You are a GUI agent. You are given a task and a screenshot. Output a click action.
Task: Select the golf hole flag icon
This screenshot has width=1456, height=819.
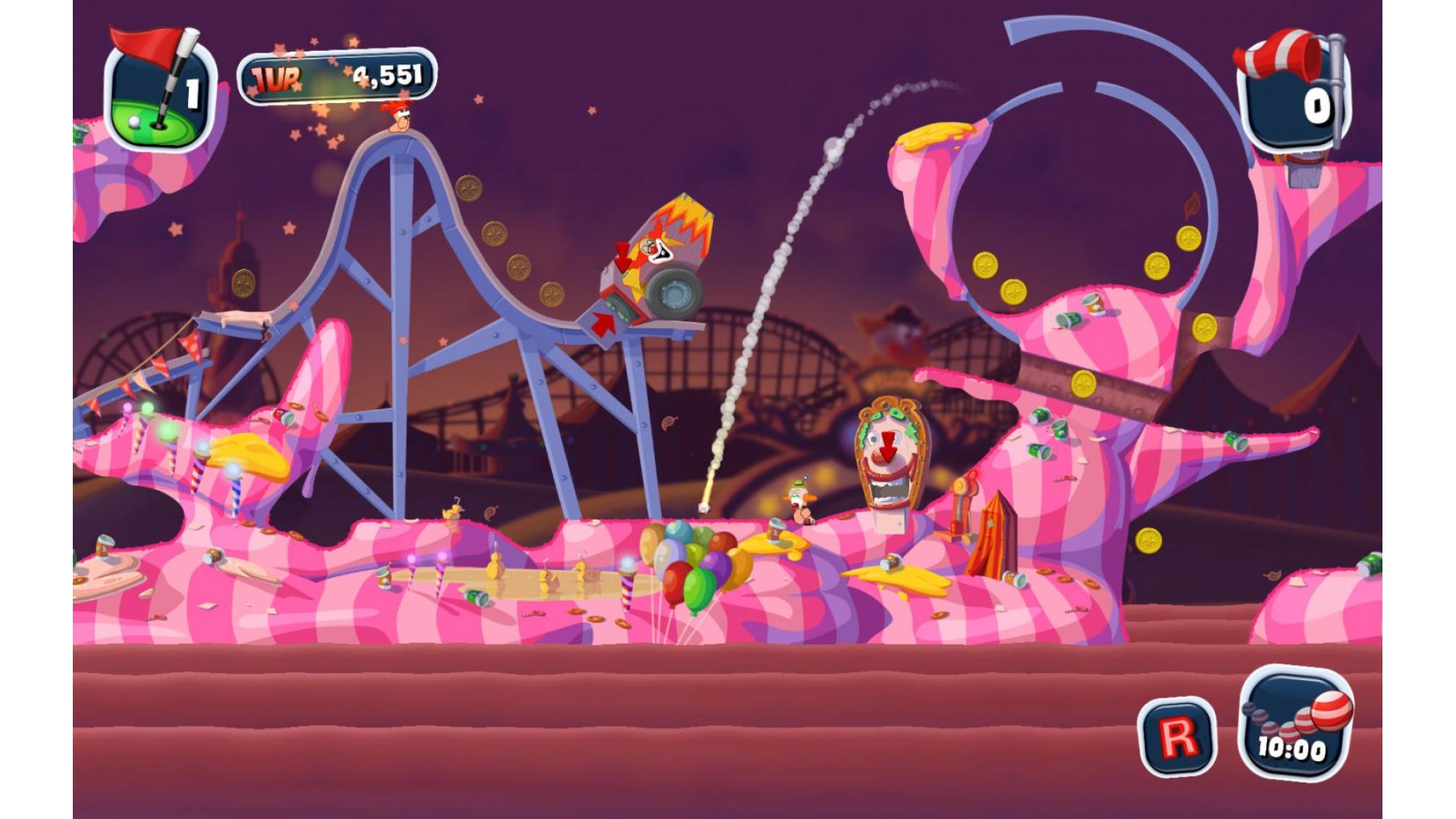click(161, 89)
